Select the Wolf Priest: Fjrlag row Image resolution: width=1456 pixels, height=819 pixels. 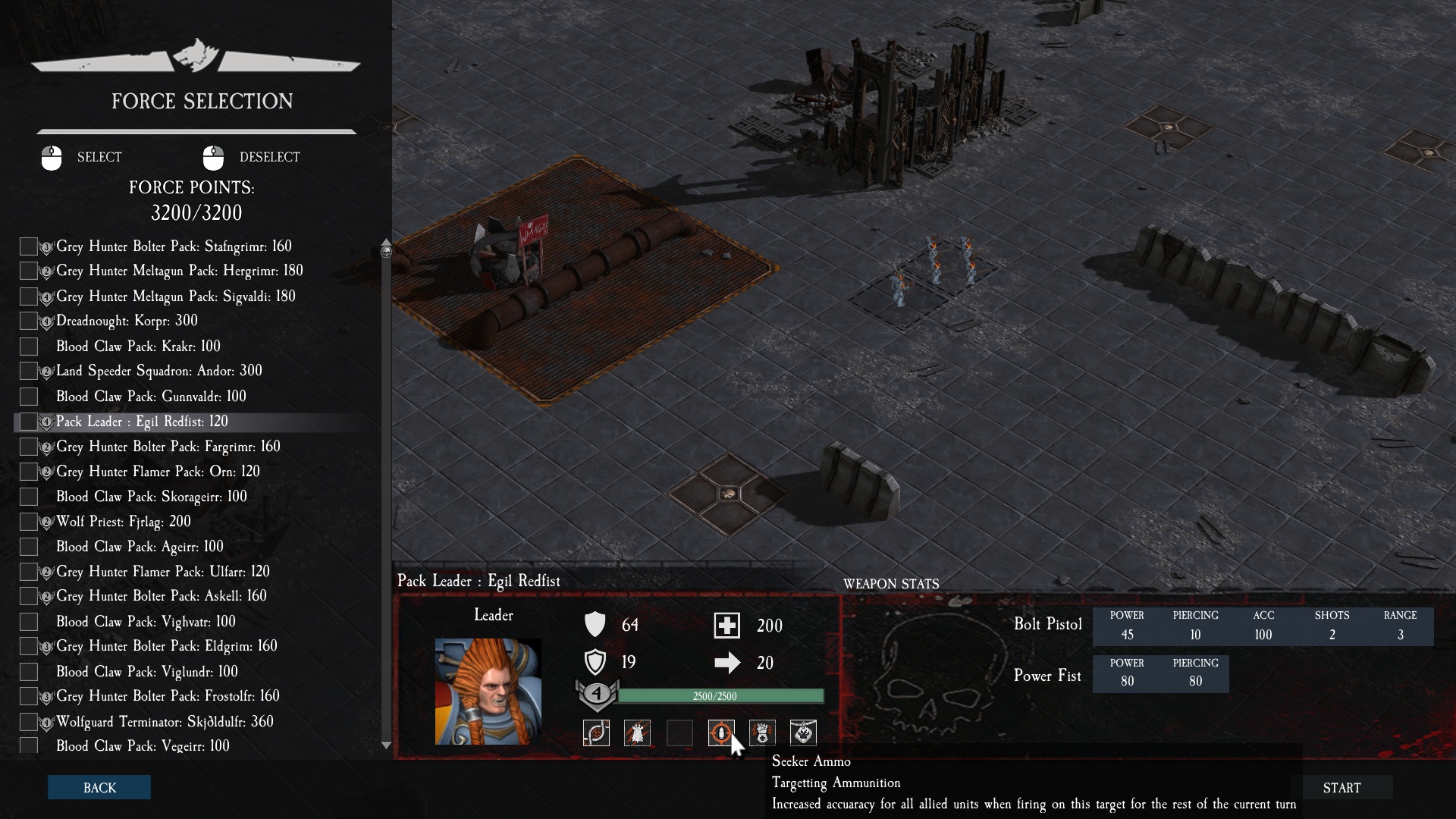point(123,522)
